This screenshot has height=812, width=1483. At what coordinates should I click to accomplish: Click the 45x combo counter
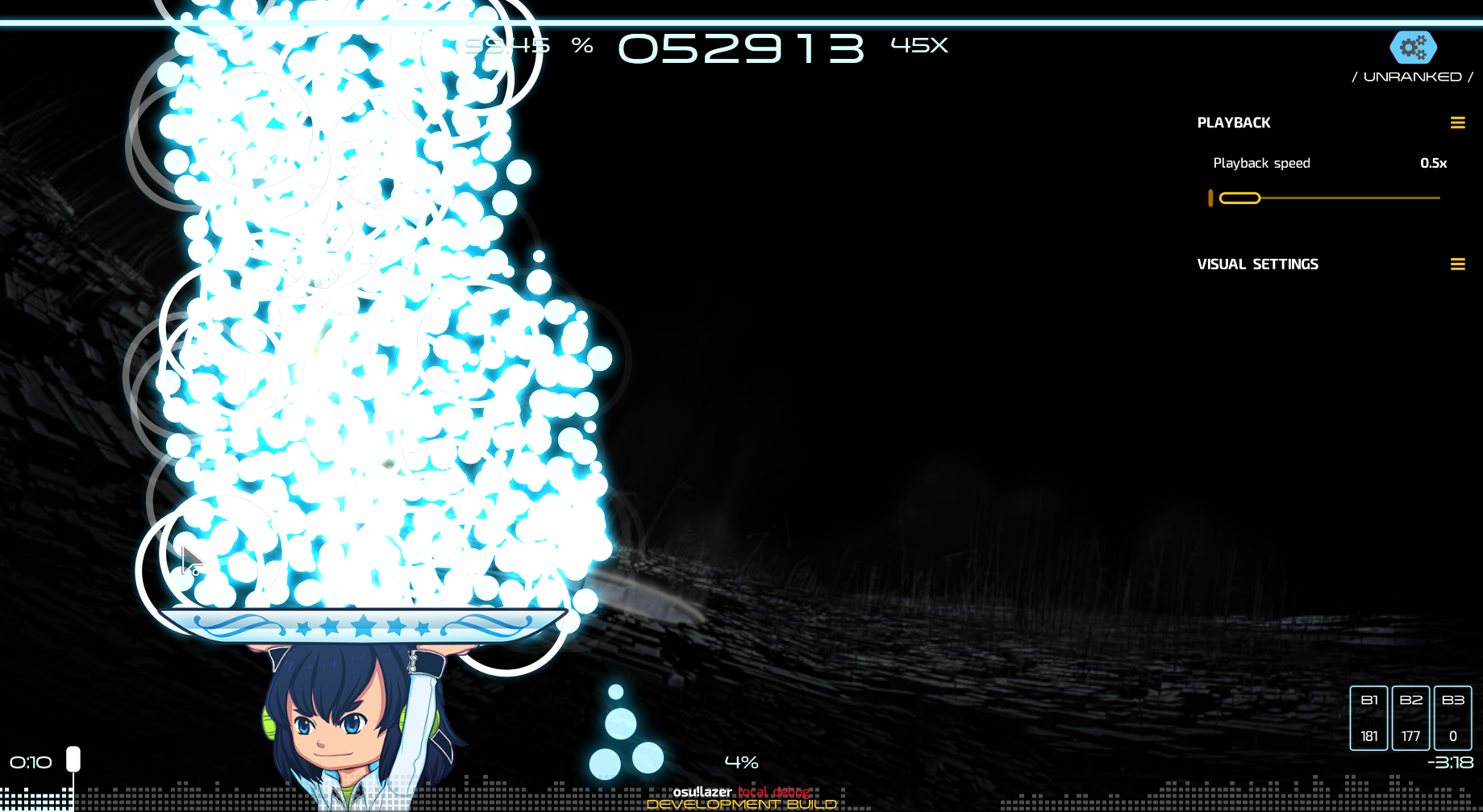[x=918, y=46]
